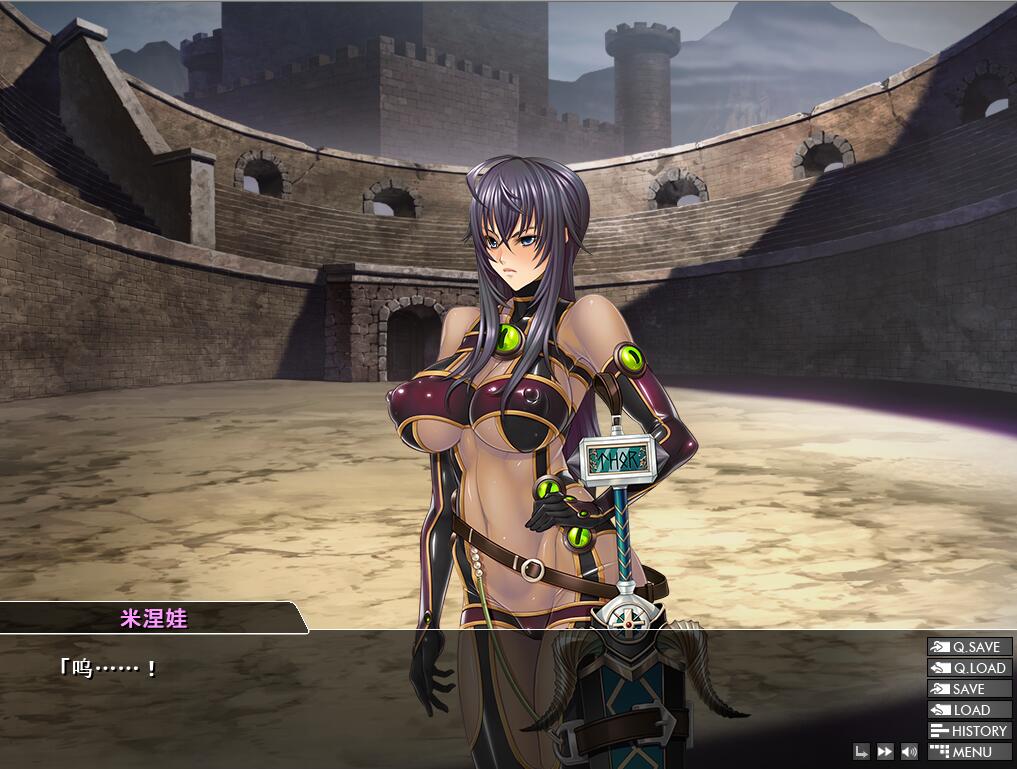
Task: Open the MENU button
Action: pos(969,752)
